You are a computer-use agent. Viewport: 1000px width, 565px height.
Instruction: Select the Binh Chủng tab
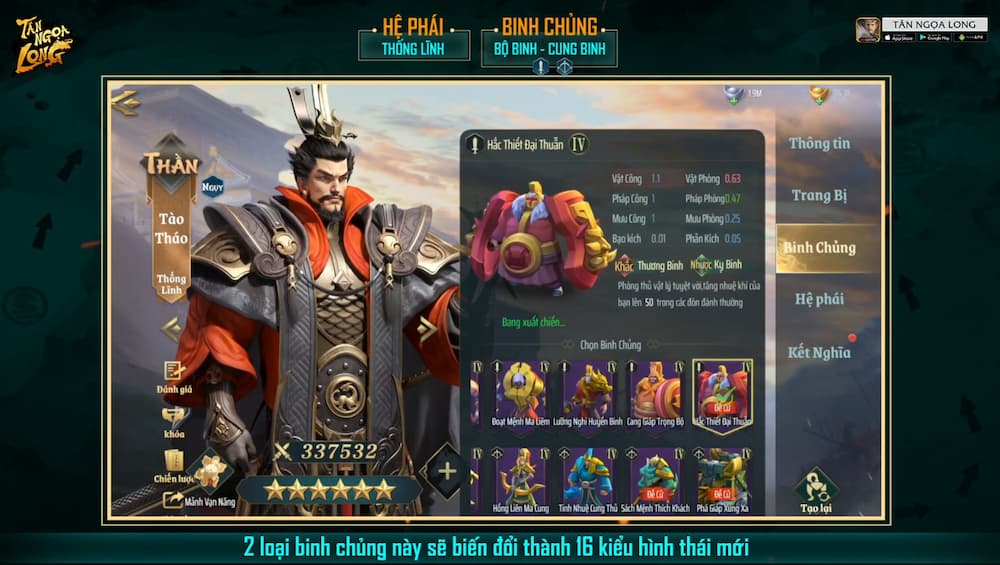click(819, 247)
